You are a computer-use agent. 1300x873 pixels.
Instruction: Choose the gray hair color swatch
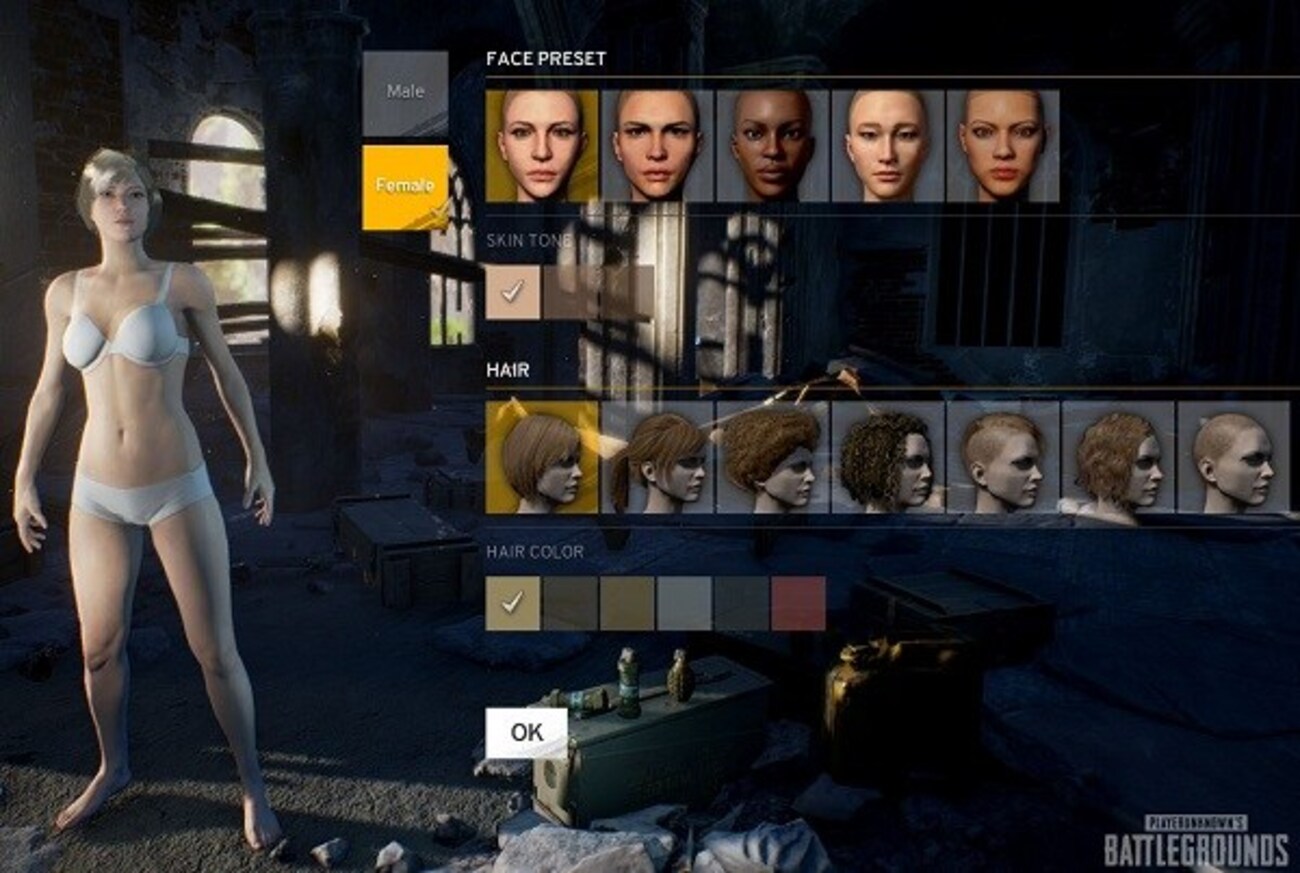tap(685, 603)
